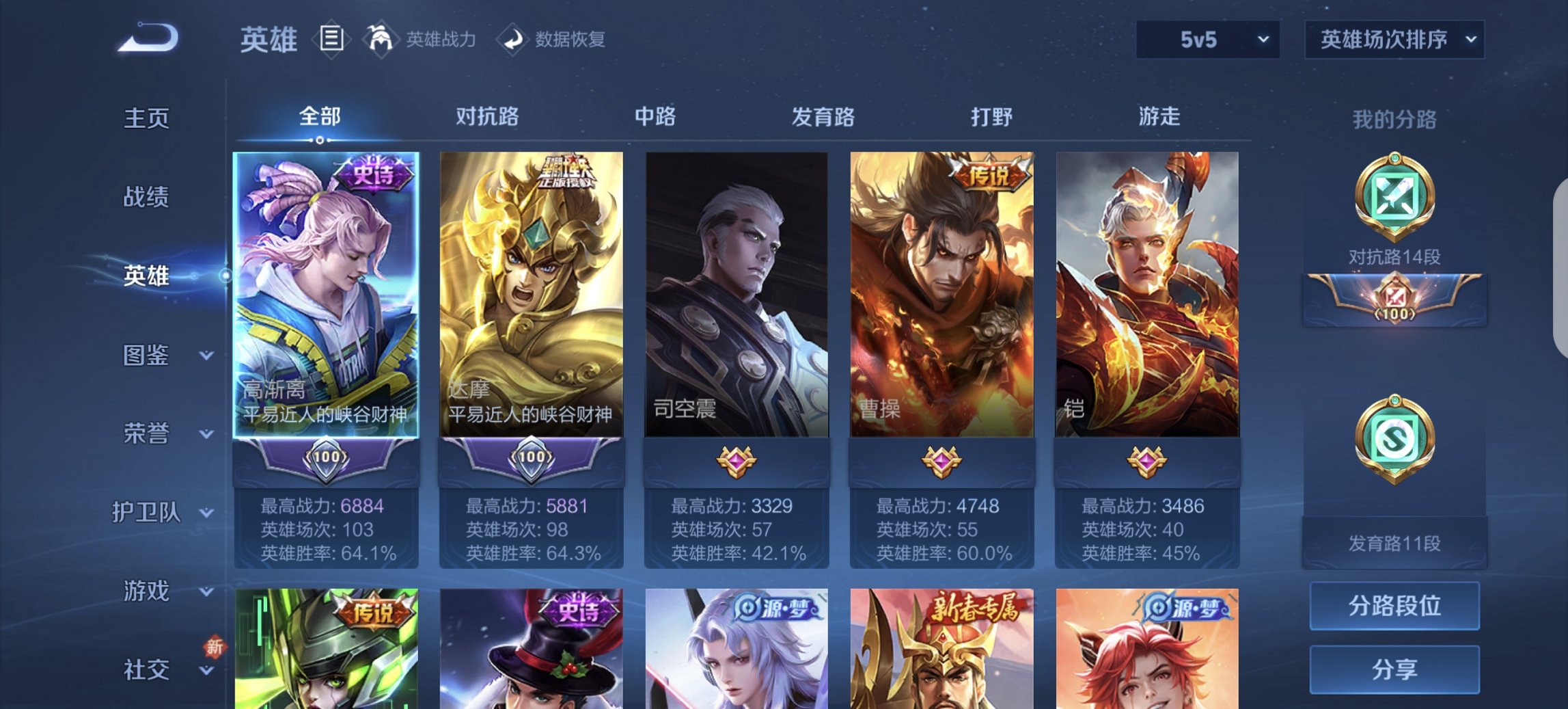Image resolution: width=1568 pixels, height=709 pixels.
Task: Click the 分路段位 button
Action: coord(1394,606)
